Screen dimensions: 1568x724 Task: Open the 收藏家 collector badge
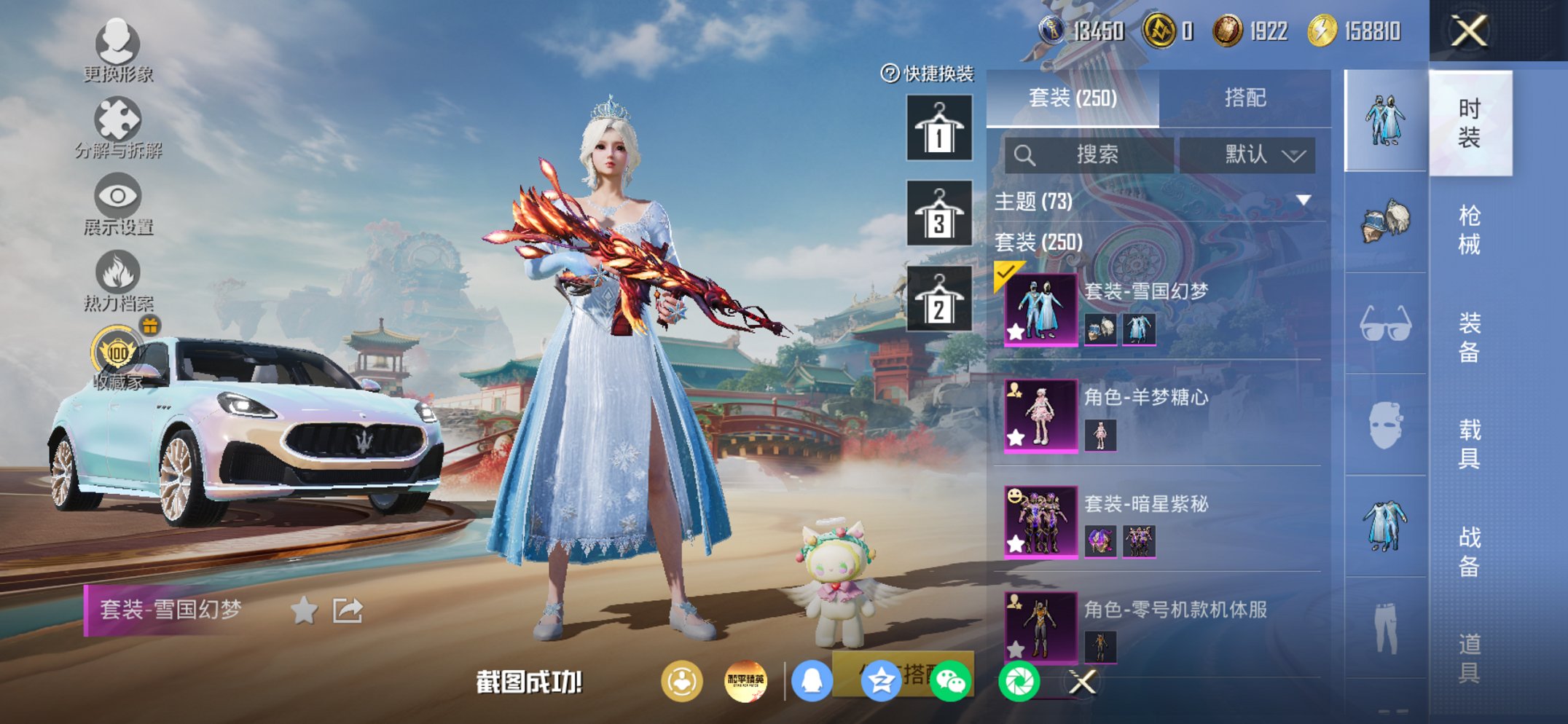point(117,358)
